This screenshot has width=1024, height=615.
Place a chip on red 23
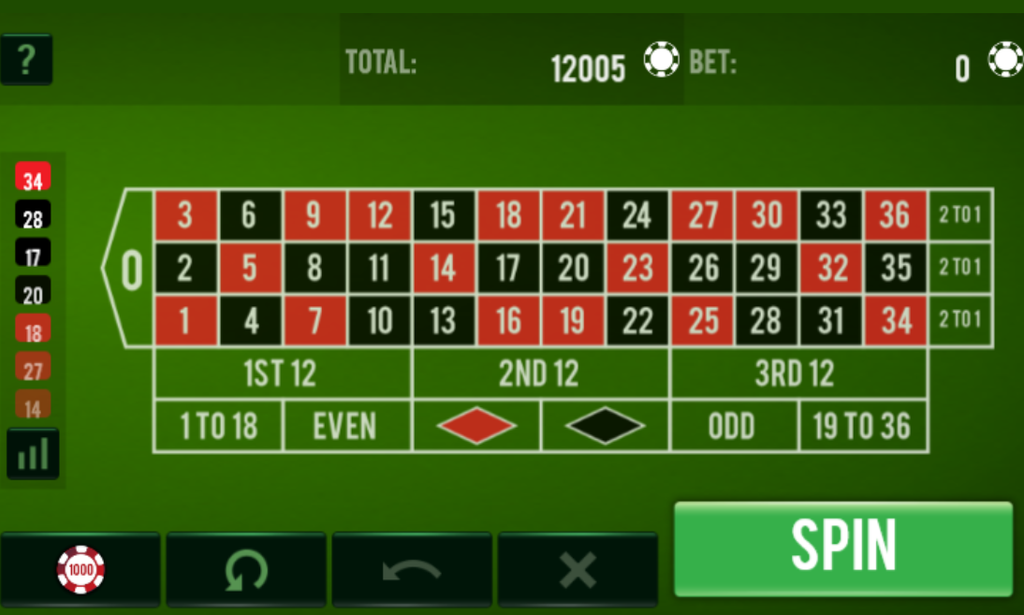click(637, 268)
